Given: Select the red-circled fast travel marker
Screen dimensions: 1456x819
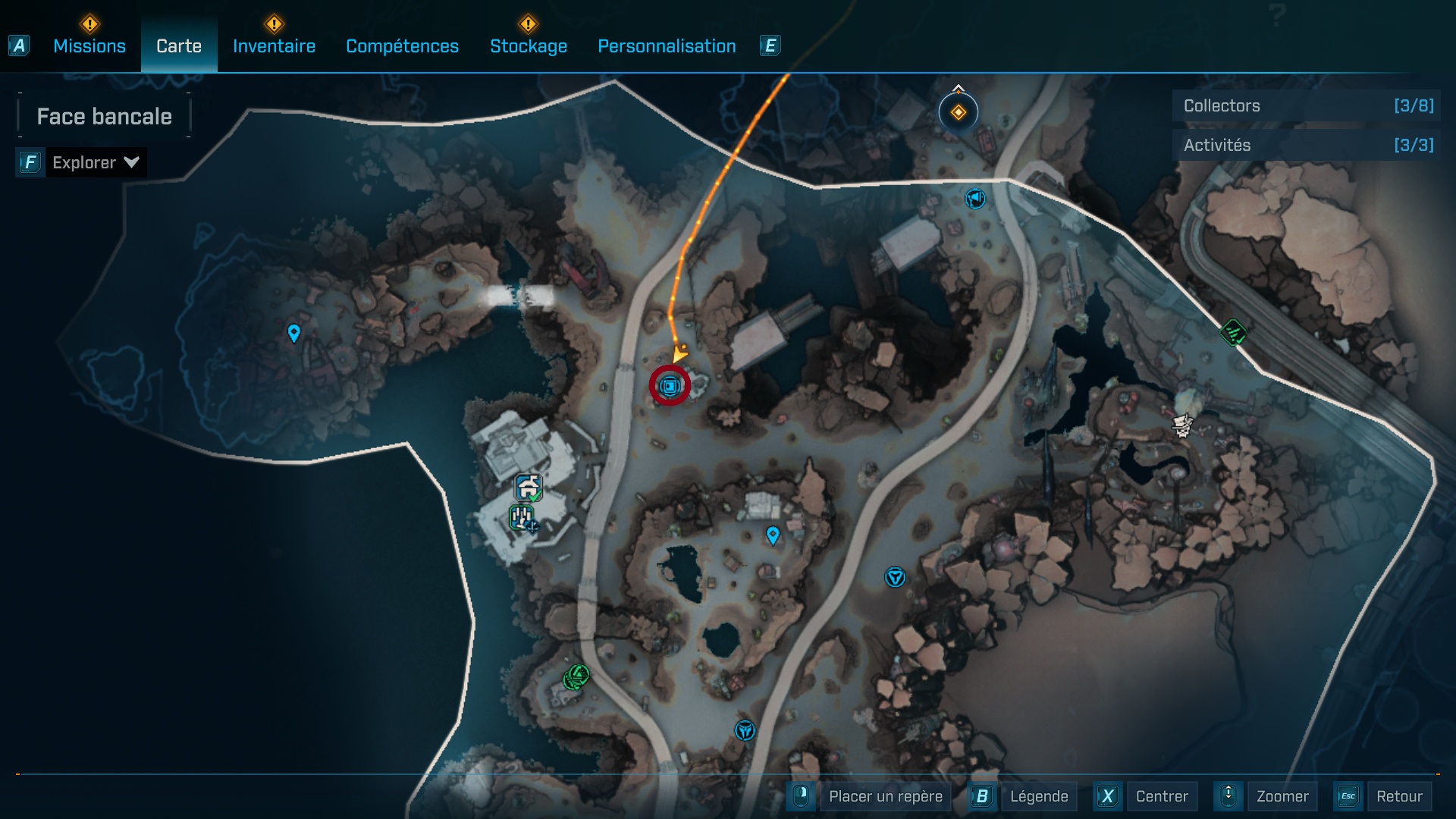Looking at the screenshot, I should pos(670,386).
